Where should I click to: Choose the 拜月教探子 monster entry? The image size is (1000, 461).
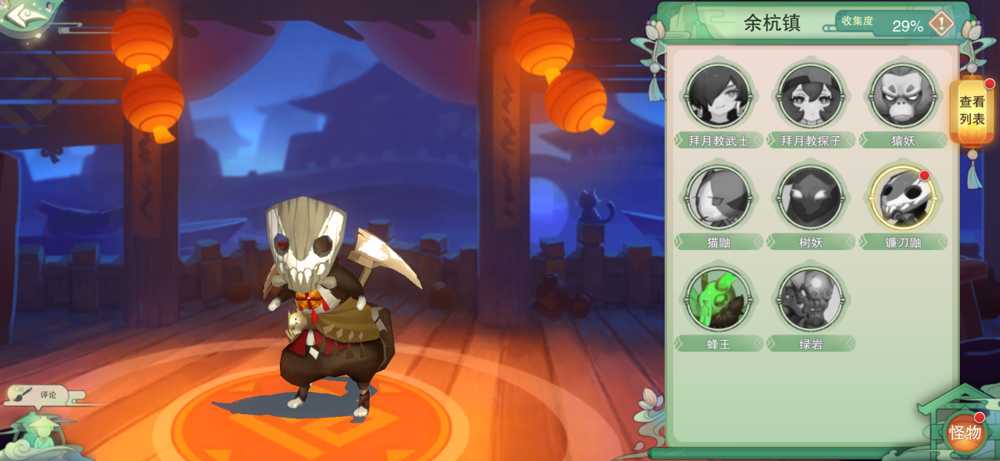811,96
